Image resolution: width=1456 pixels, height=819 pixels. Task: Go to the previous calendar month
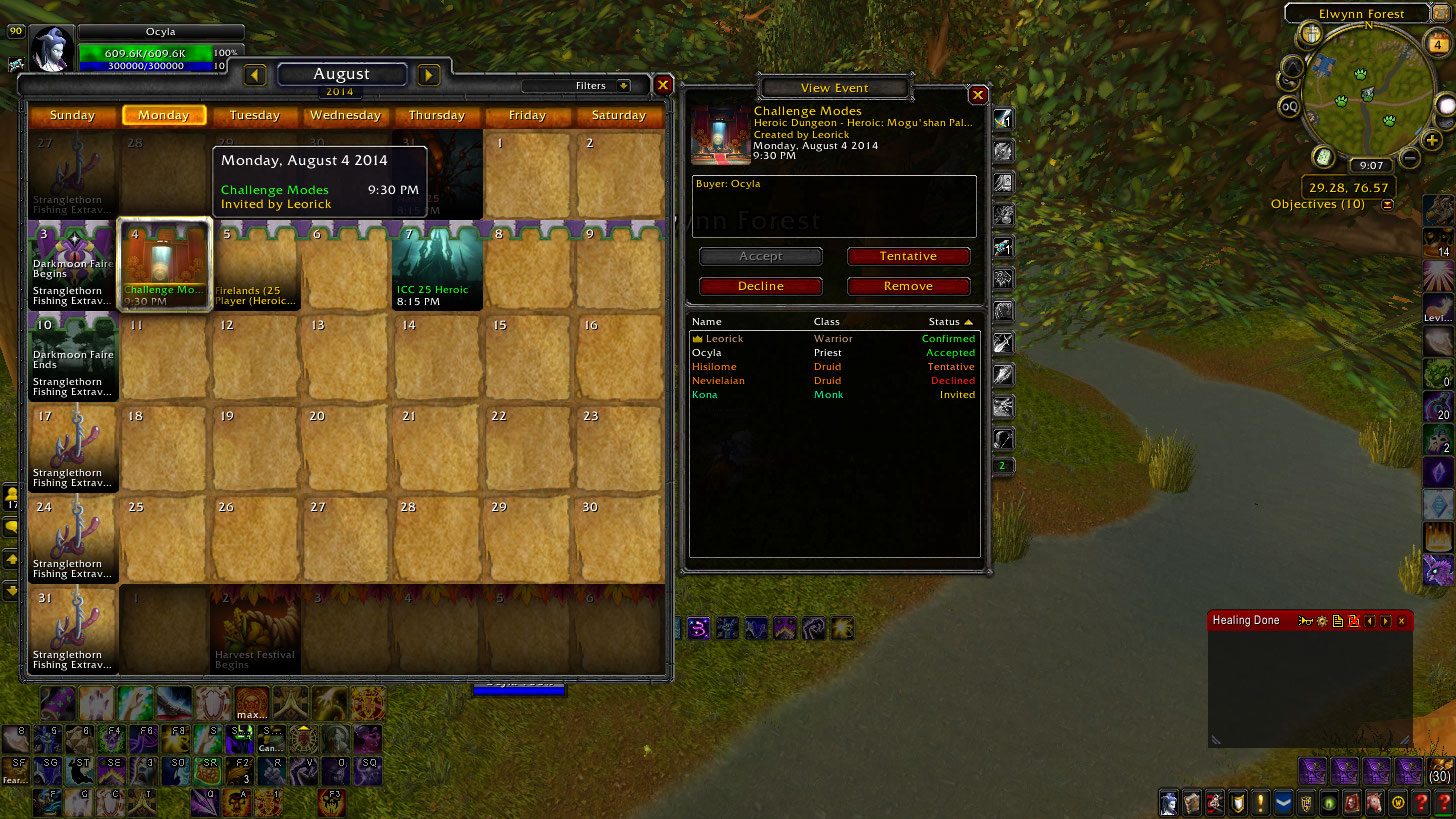(x=255, y=75)
